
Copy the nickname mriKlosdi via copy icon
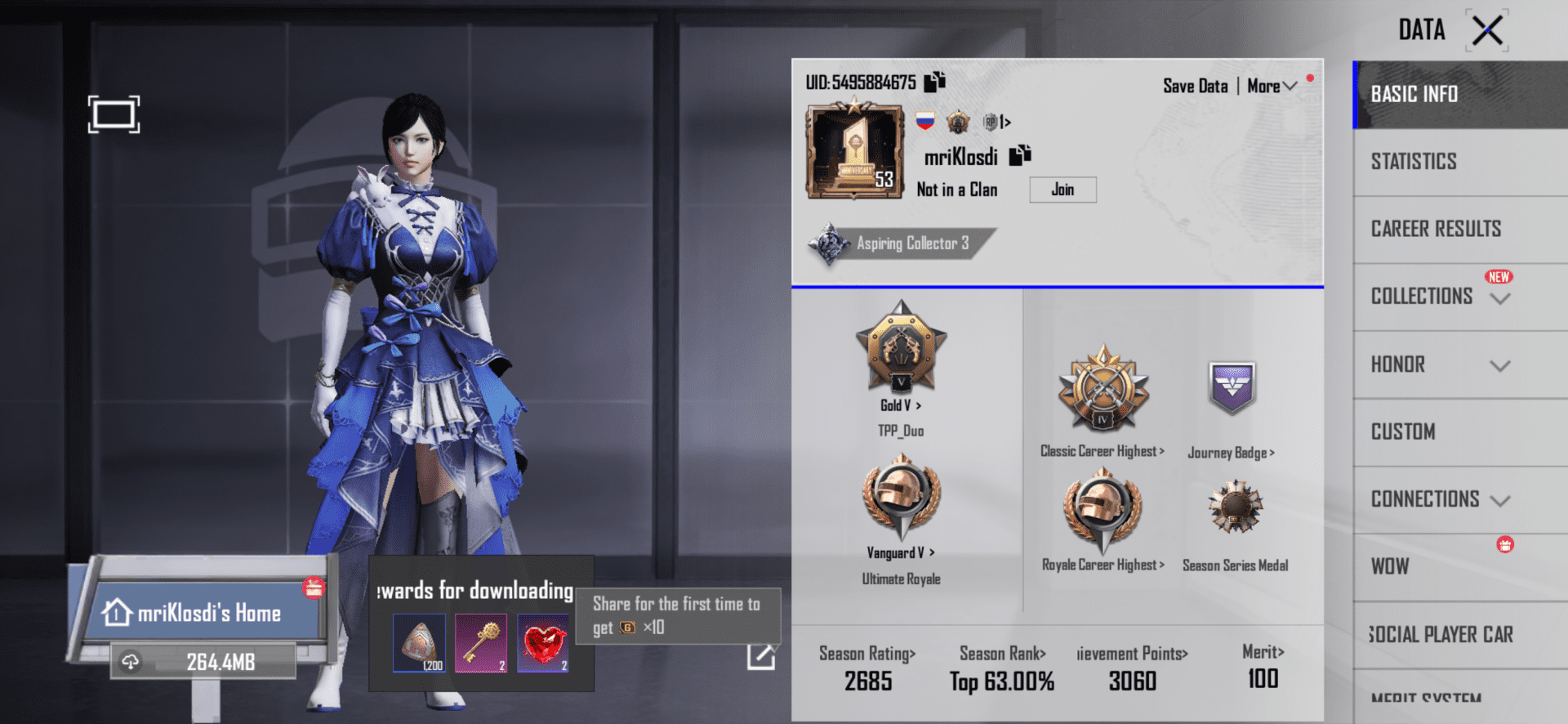pyautogui.click(x=1018, y=154)
